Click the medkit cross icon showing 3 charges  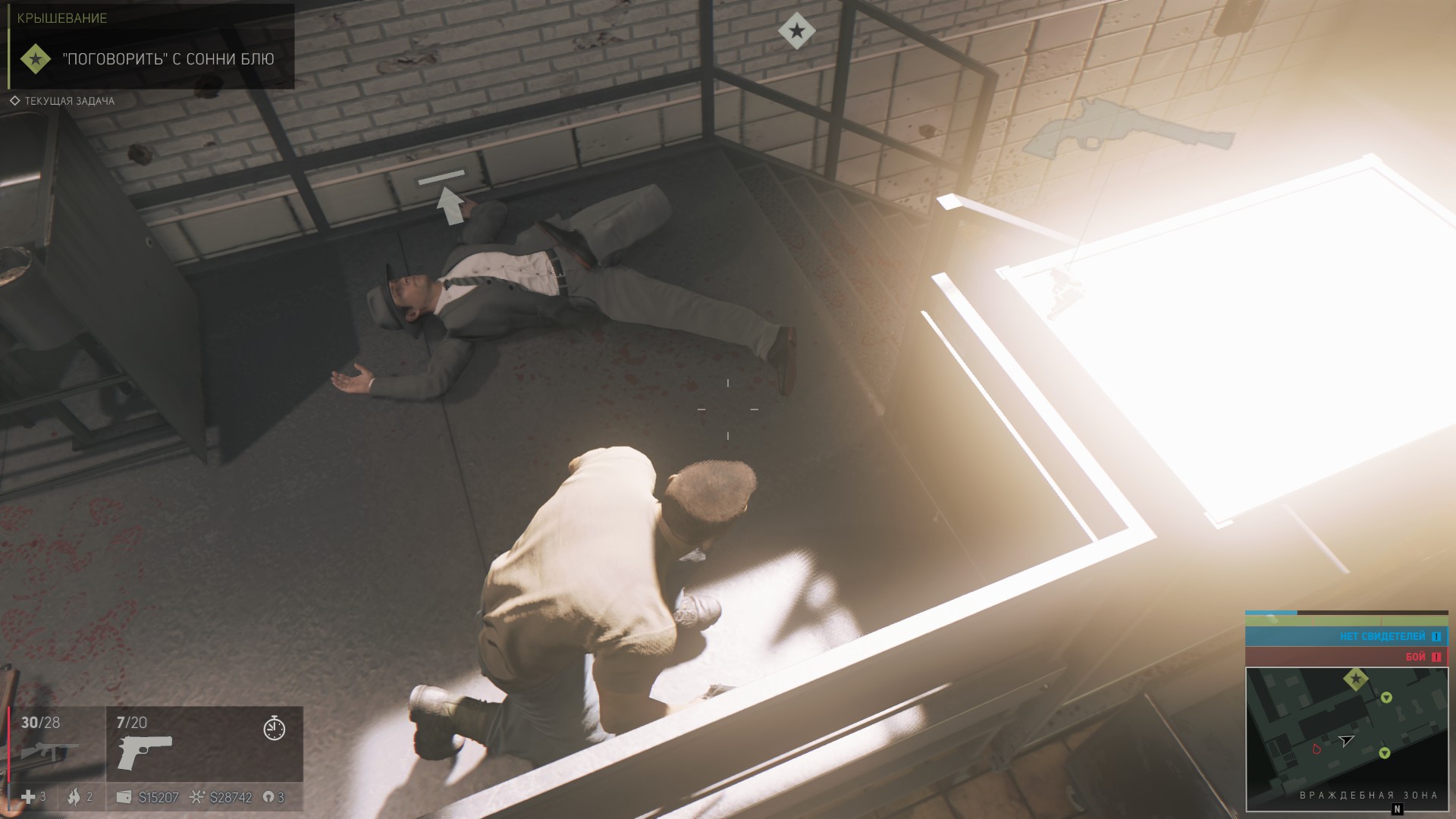pyautogui.click(x=28, y=798)
